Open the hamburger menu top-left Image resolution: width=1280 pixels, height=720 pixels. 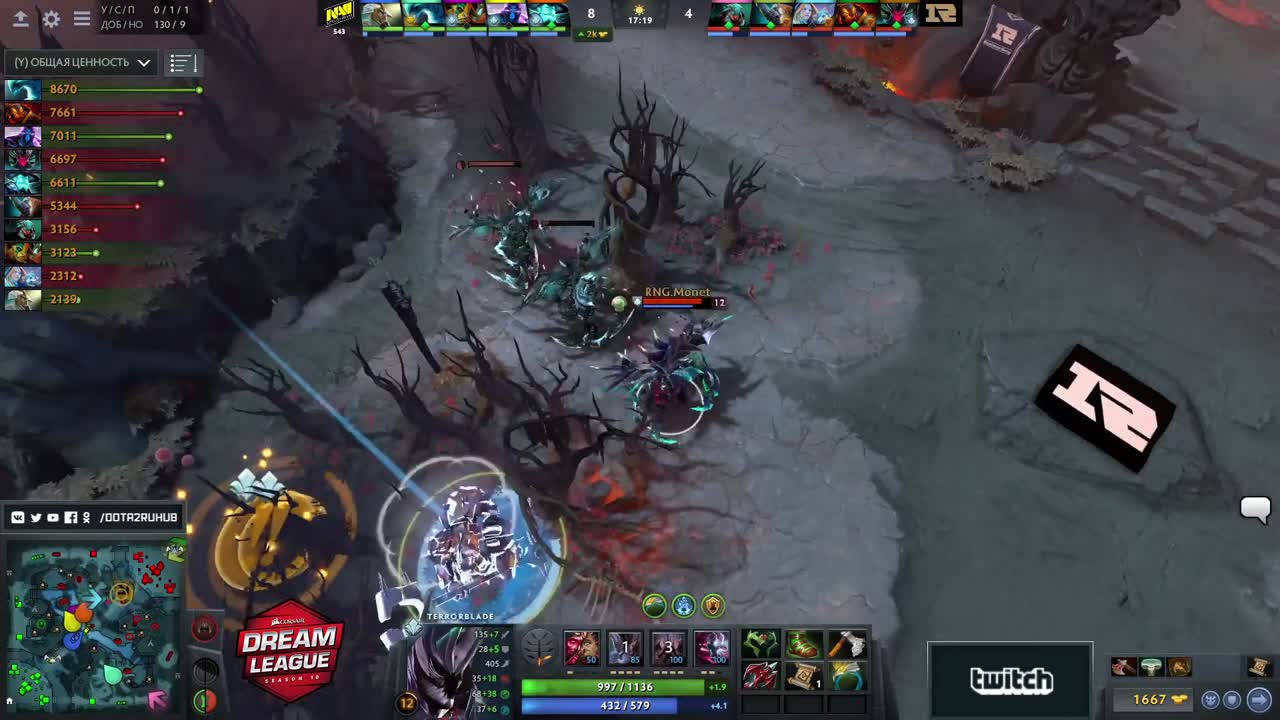82,18
